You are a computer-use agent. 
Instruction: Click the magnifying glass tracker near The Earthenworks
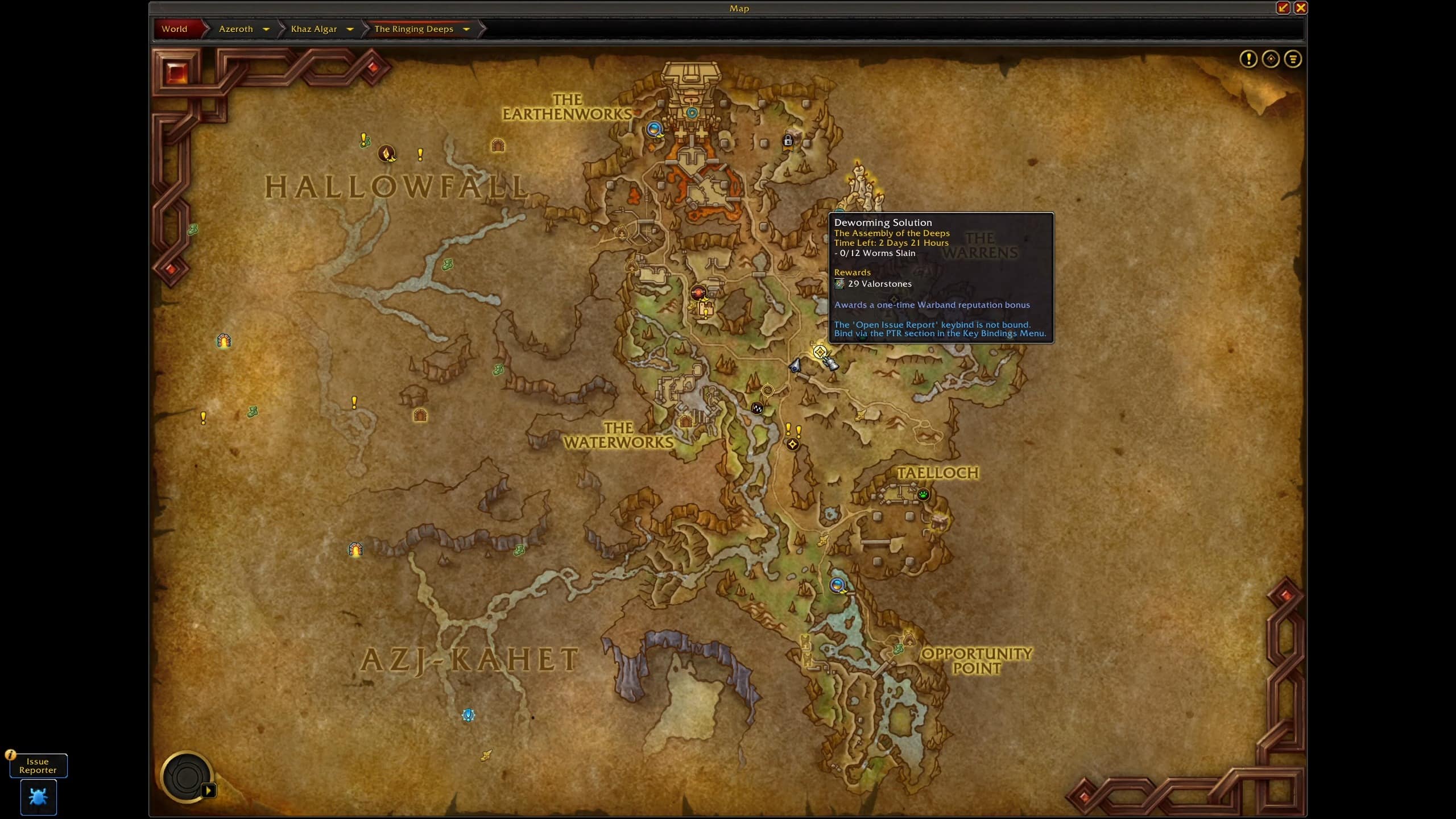pyautogui.click(x=654, y=130)
